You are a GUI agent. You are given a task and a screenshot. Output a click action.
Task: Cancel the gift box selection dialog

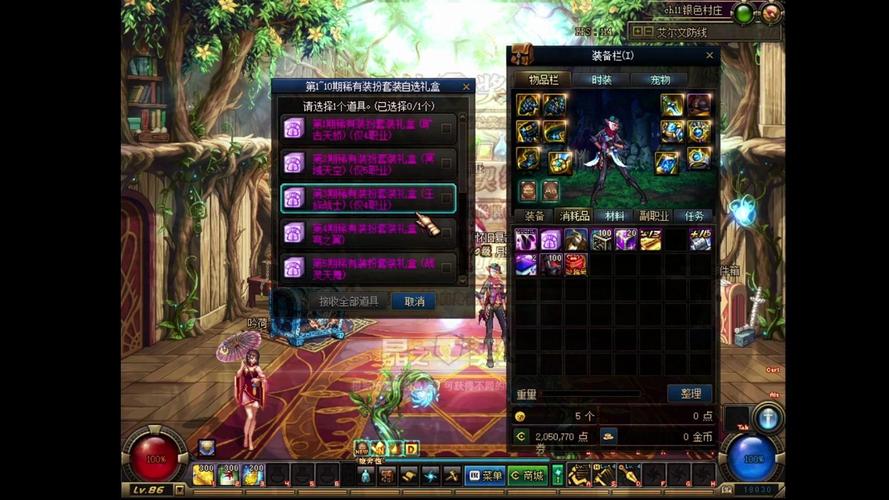[413, 301]
